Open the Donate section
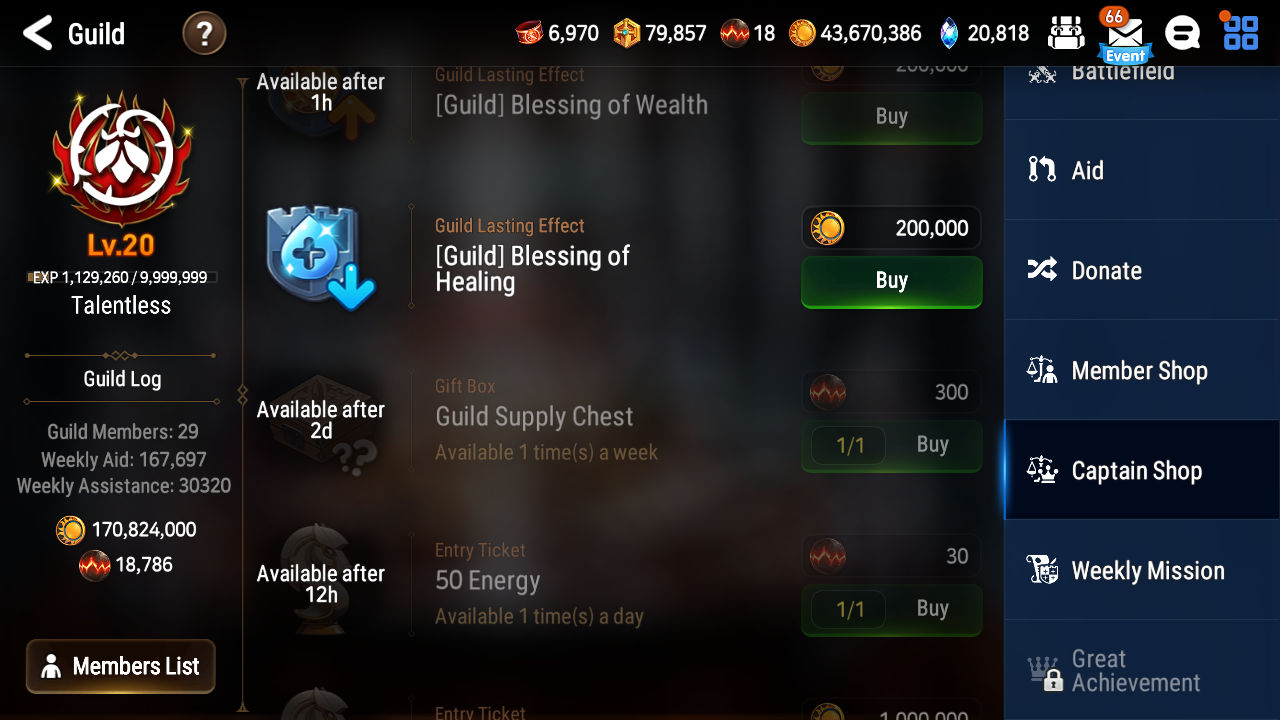The width and height of the screenshot is (1280, 720). click(x=1140, y=270)
